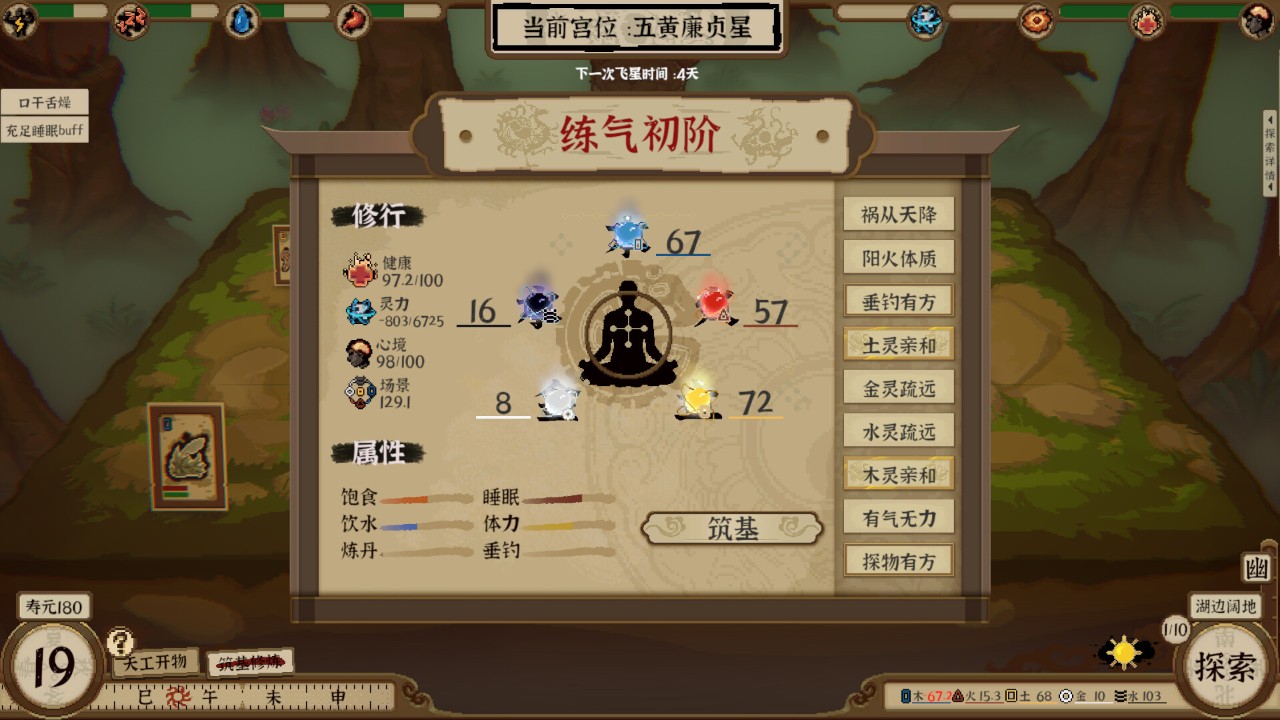The image size is (1280, 720).
Task: Toggle the 木灵亲和 trait
Action: coord(897,474)
